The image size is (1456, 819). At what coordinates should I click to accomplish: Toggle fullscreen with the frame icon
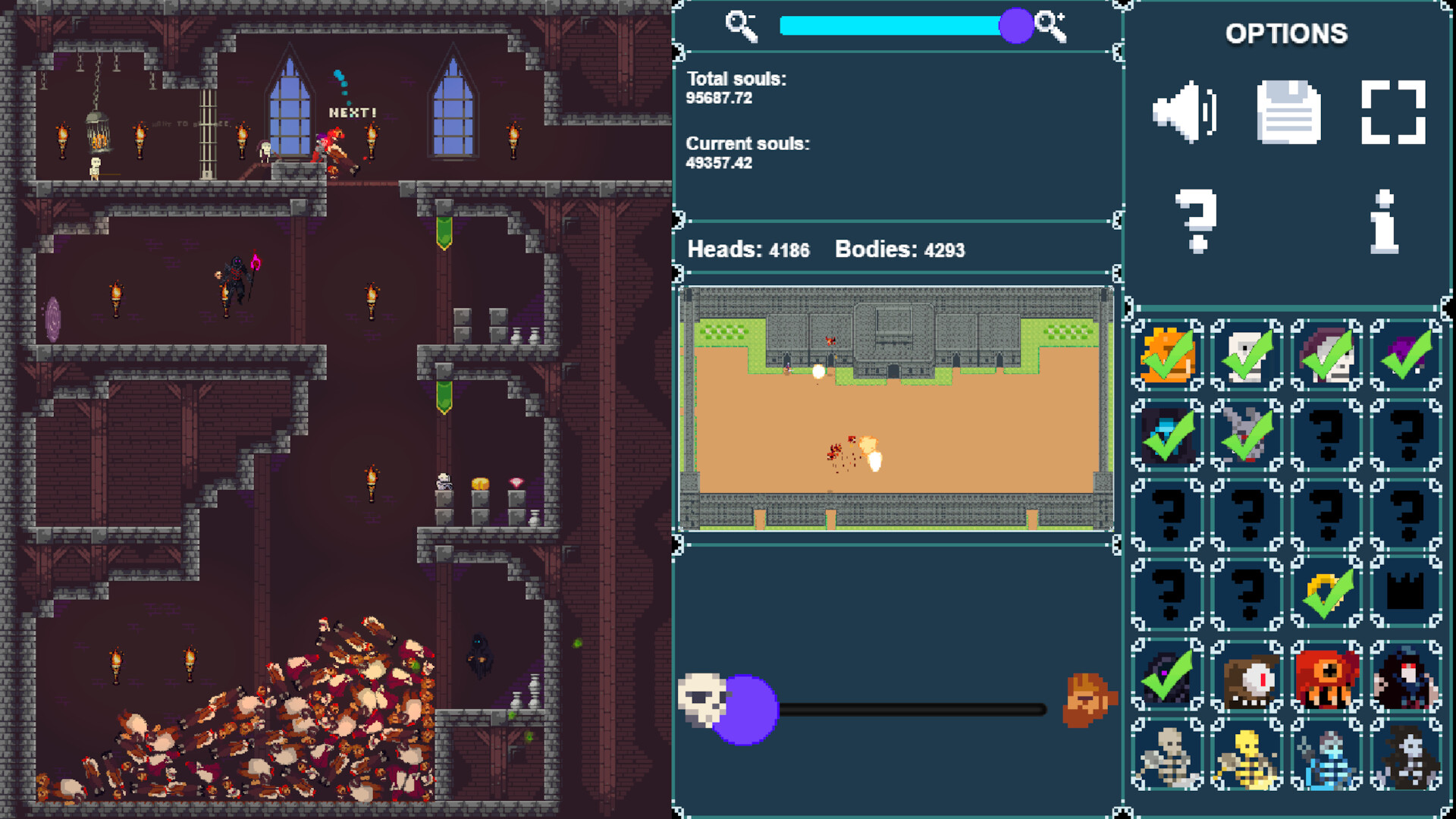pyautogui.click(x=1392, y=112)
